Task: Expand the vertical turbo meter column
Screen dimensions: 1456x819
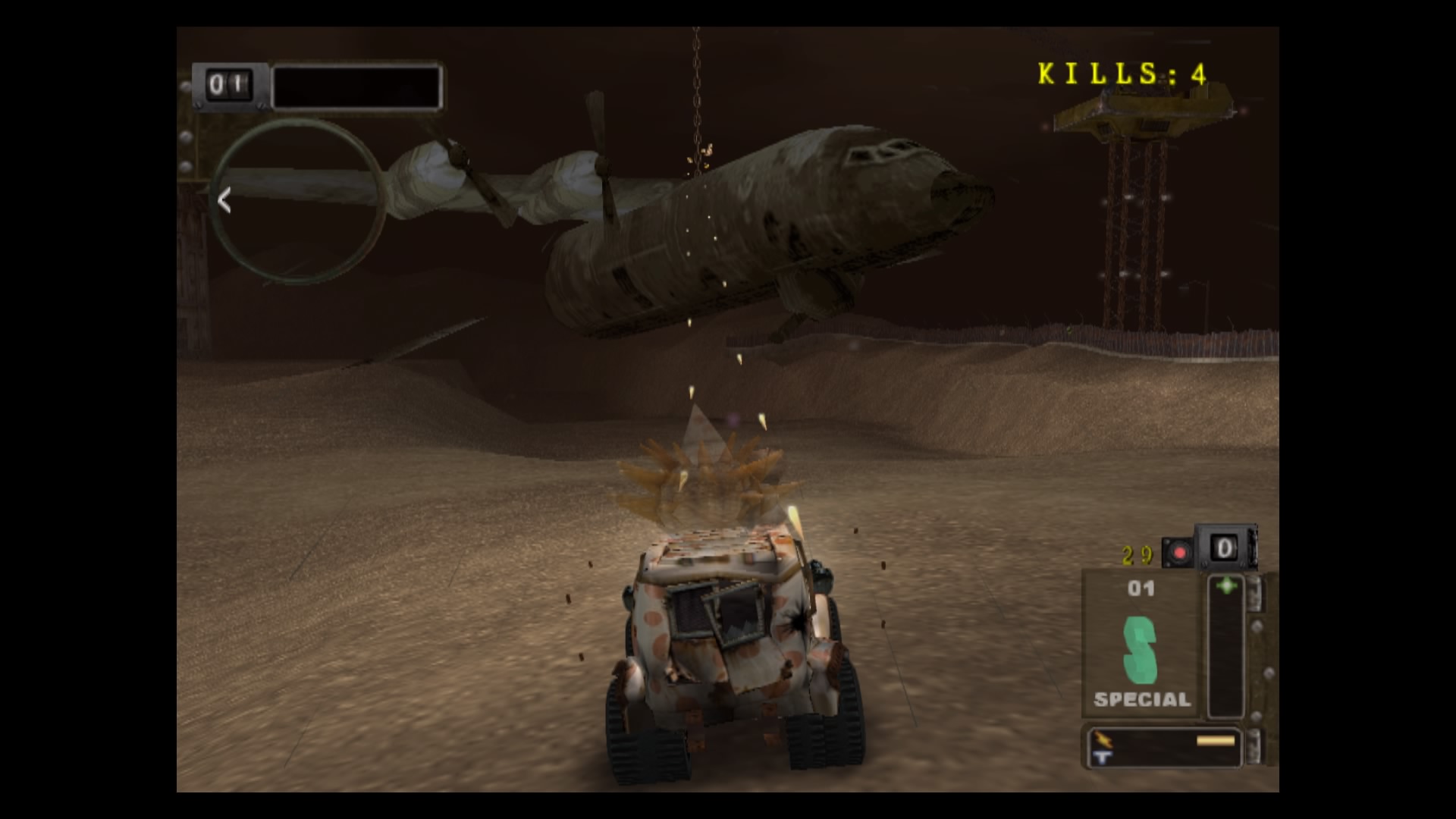Action: coord(1226,645)
